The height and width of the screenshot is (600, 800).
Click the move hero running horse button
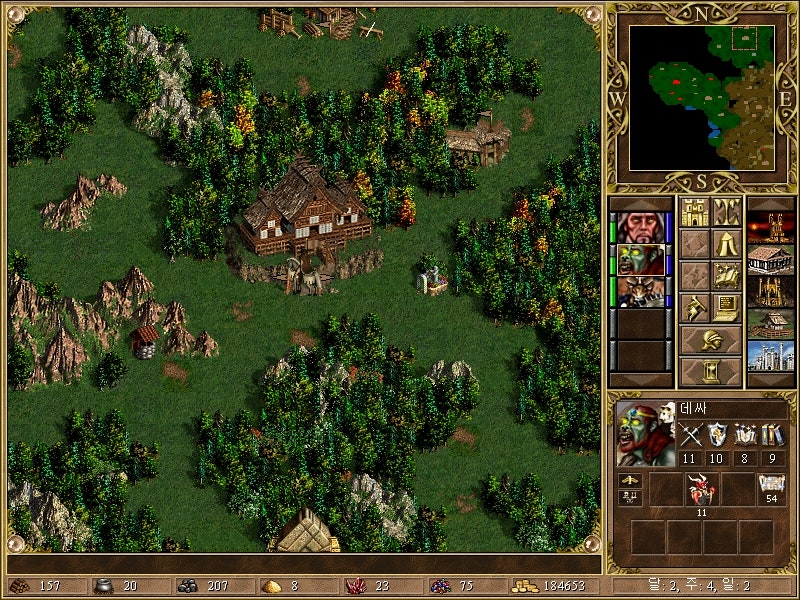tap(693, 308)
